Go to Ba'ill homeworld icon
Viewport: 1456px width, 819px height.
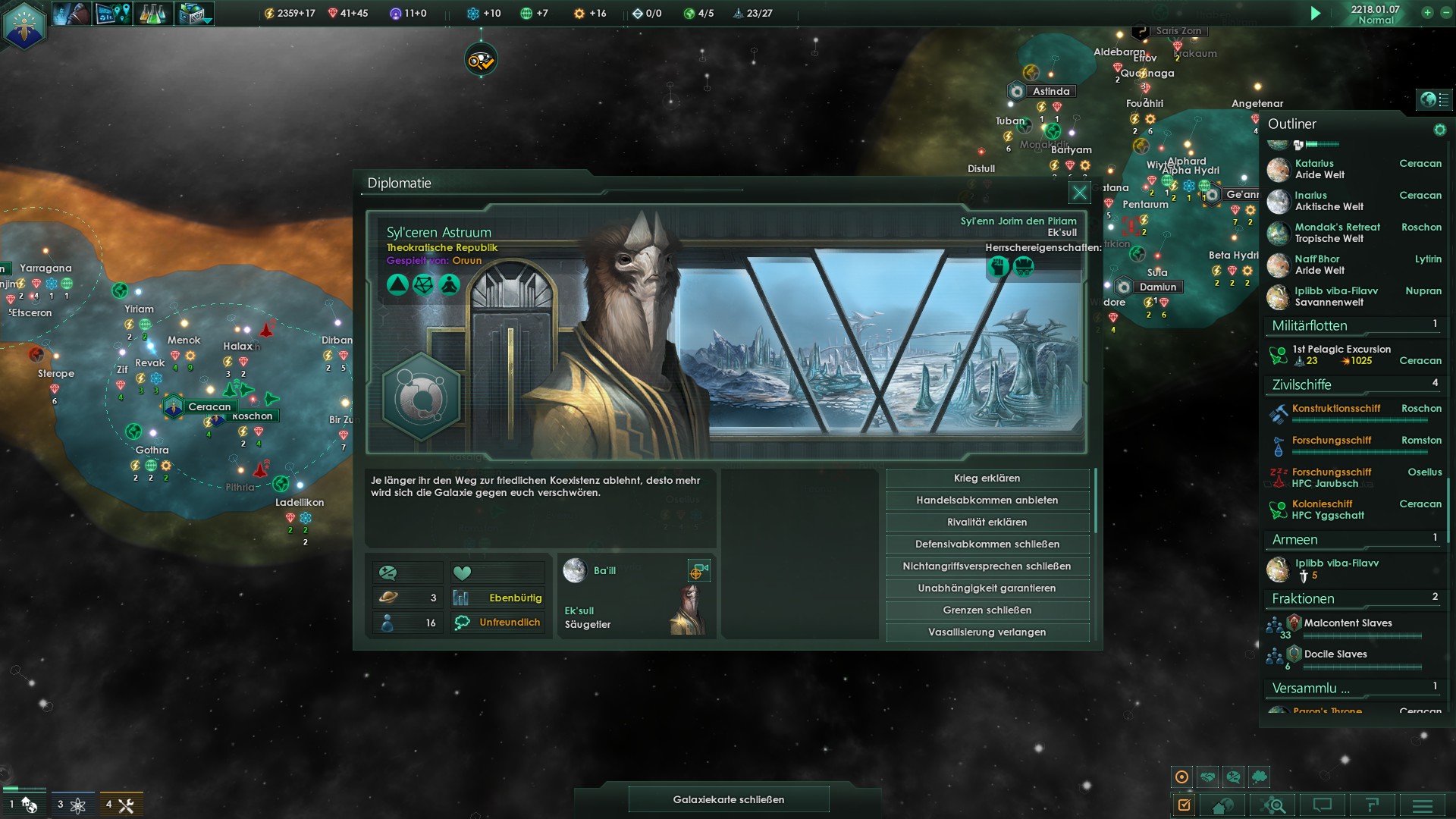tap(576, 570)
